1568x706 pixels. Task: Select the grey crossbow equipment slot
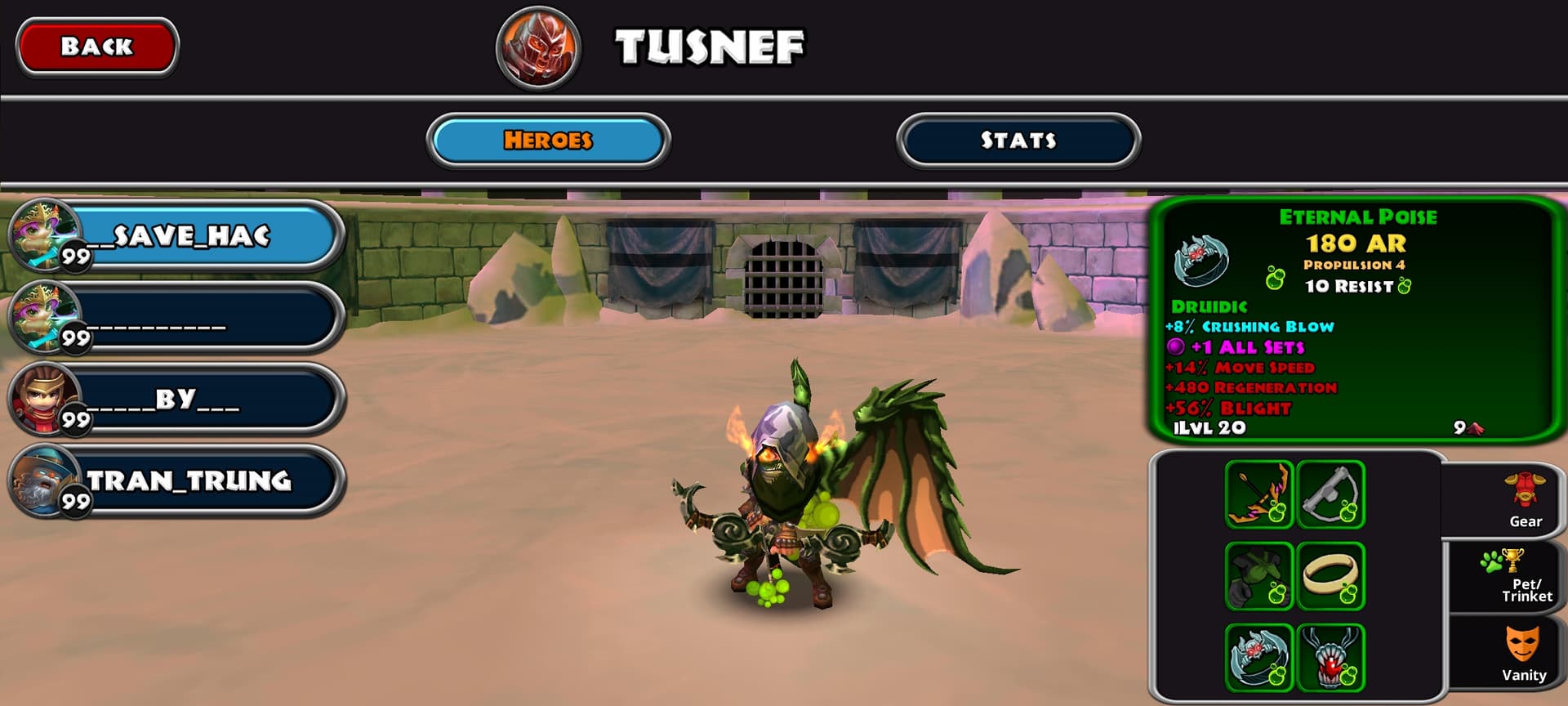tap(1330, 494)
